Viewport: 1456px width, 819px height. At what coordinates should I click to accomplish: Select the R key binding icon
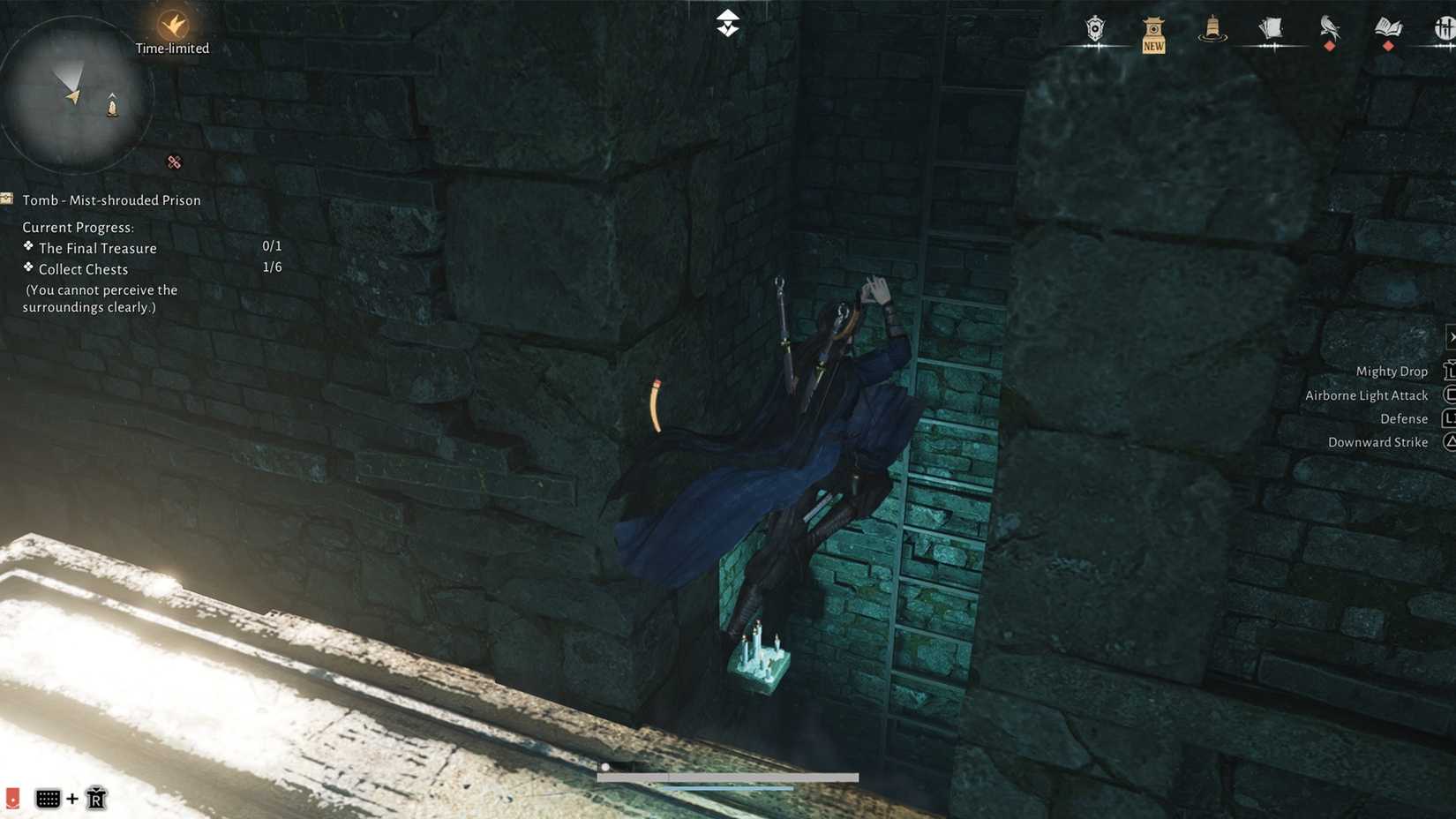(95, 798)
